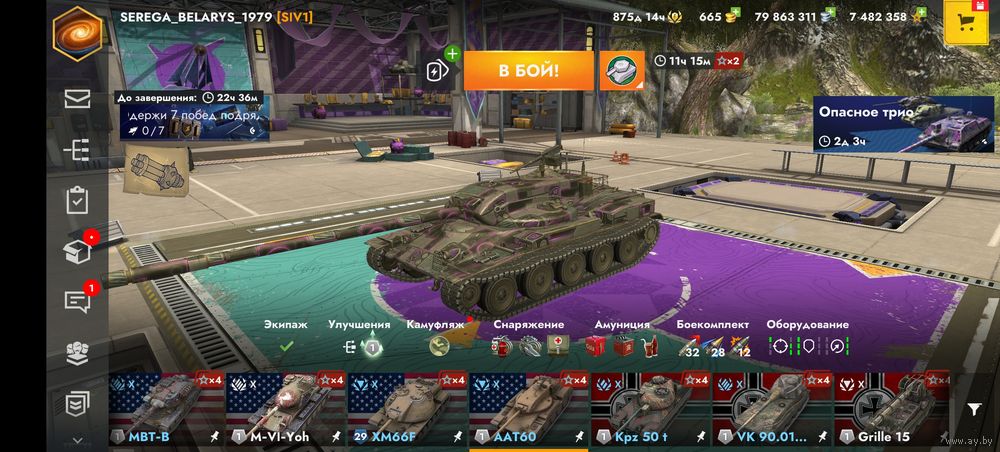Open the Улучшения upgrades section

click(360, 346)
